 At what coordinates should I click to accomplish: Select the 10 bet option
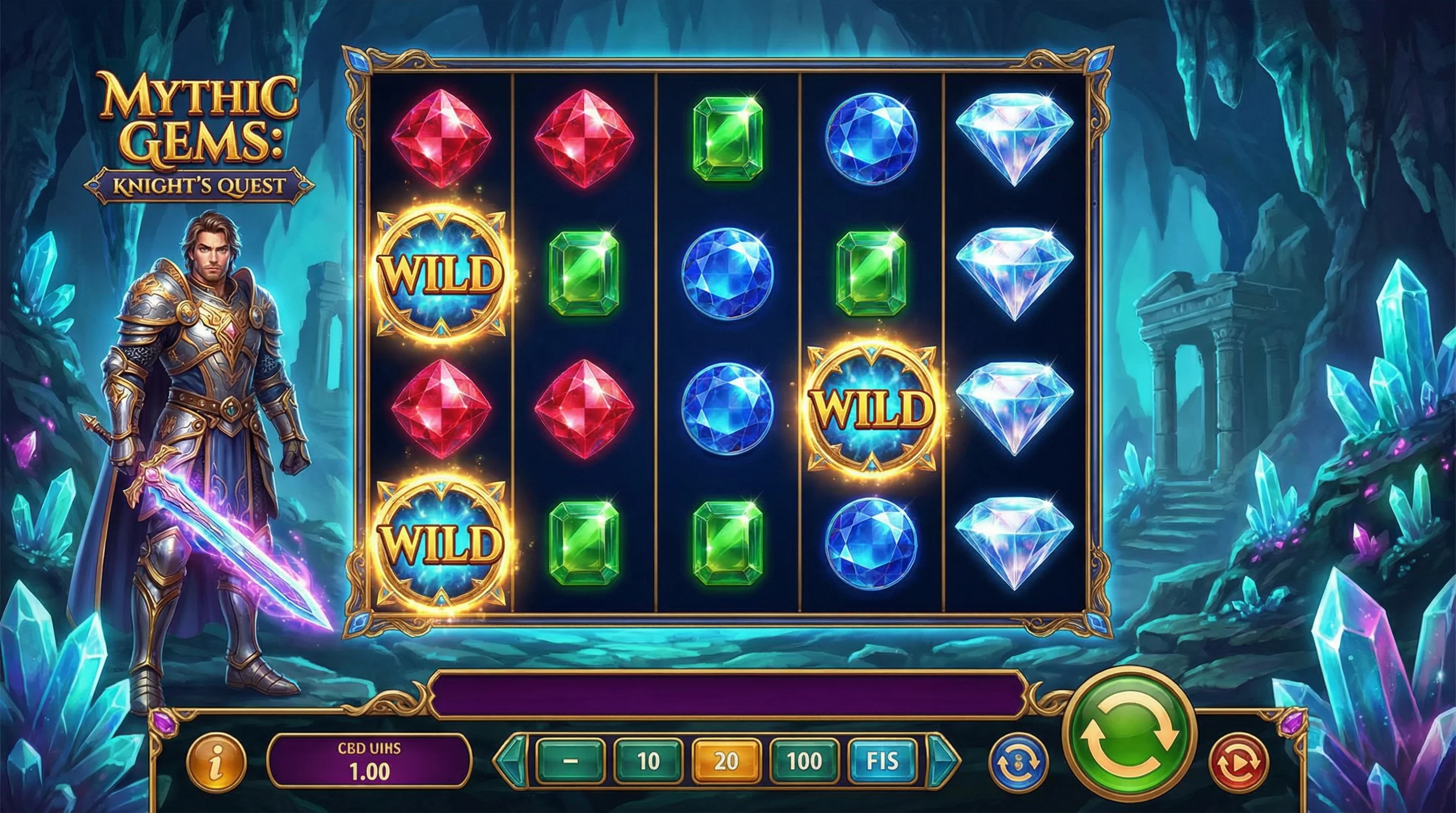pos(648,761)
